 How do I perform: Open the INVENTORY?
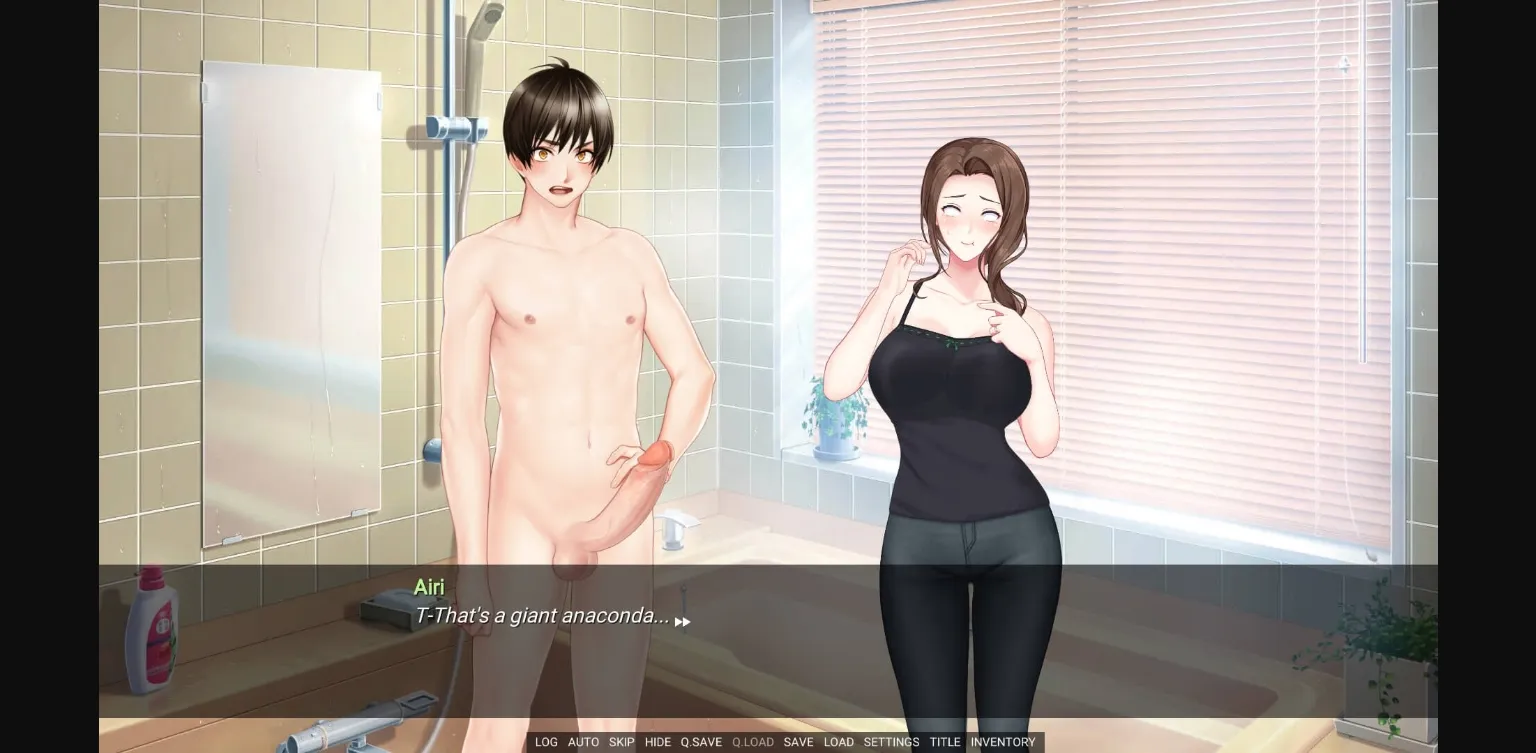1003,742
